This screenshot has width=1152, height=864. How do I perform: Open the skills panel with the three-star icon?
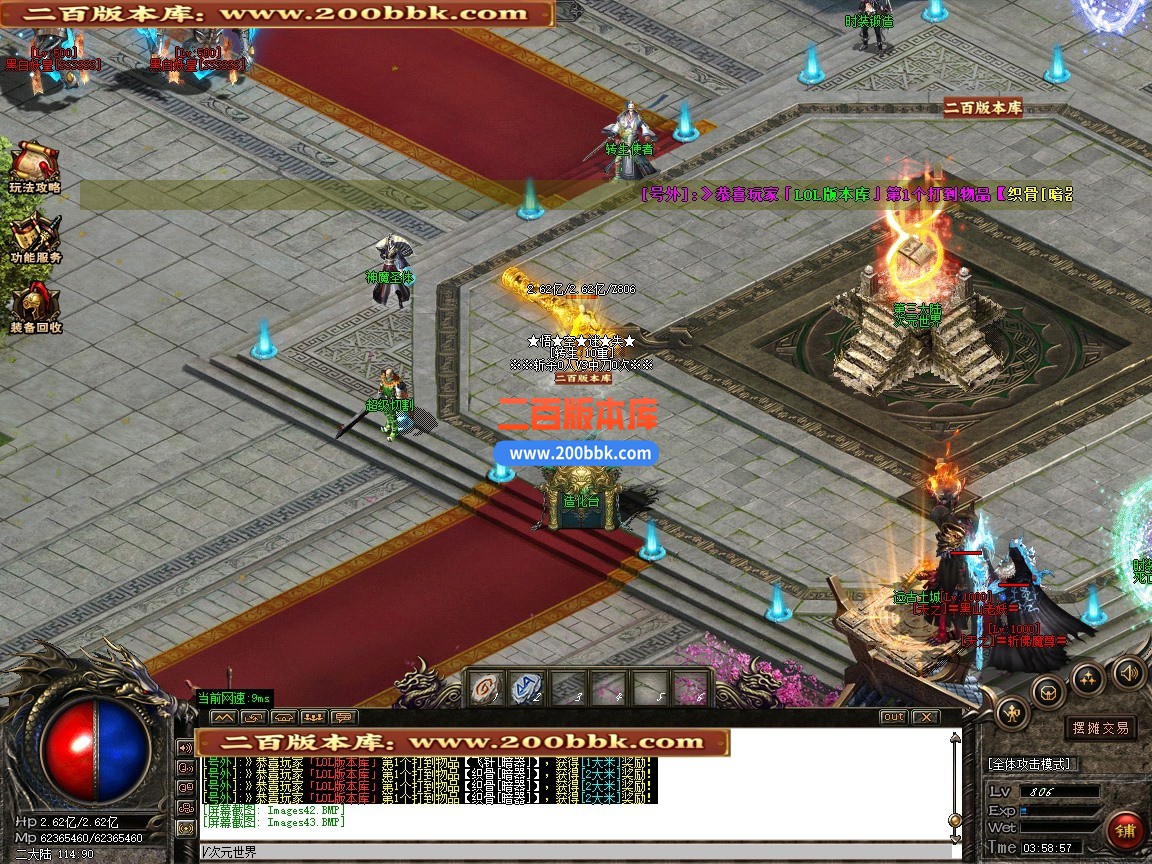pos(1088,678)
